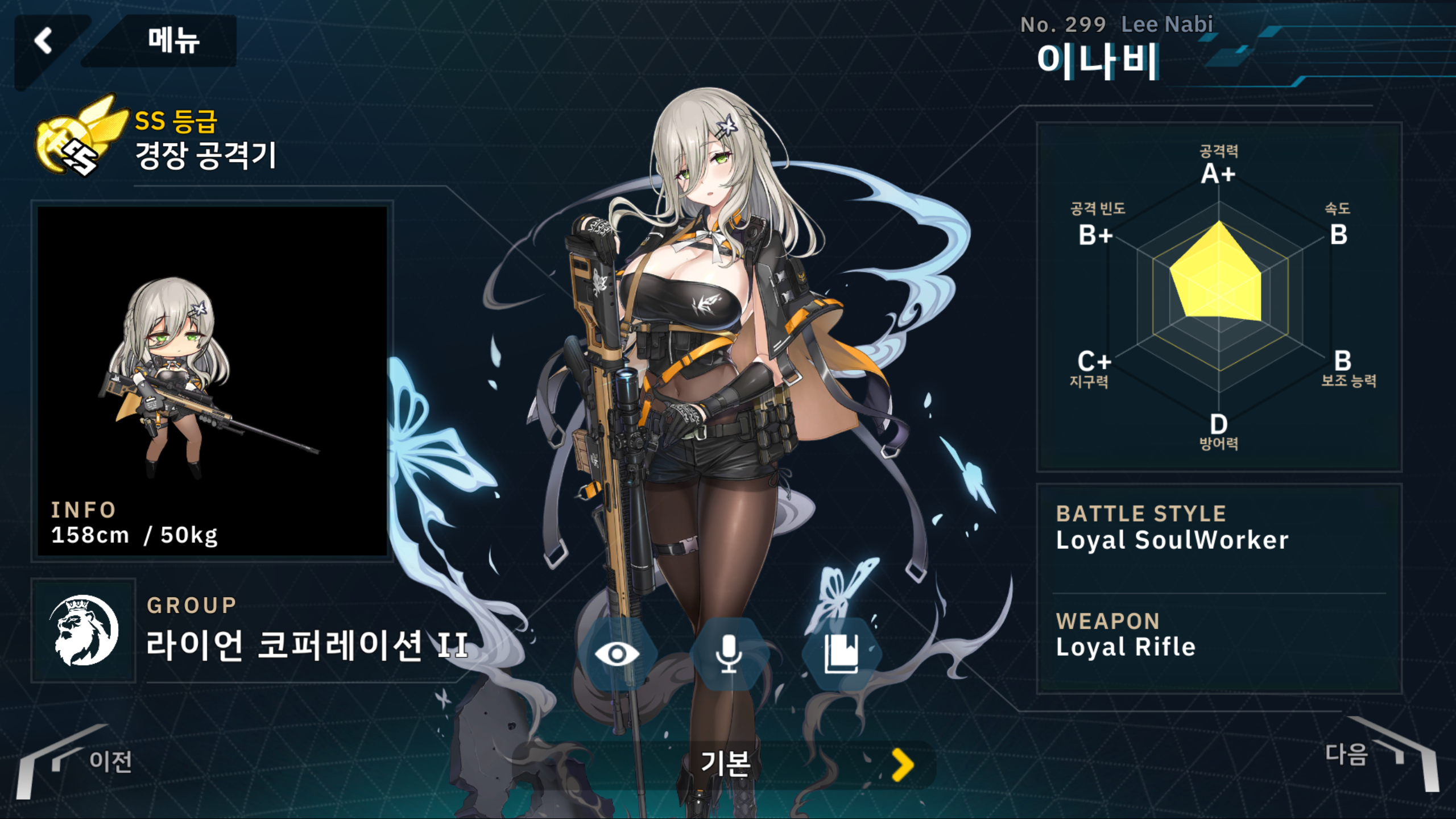Switch skin using the yellow arrow beside 기본

click(x=903, y=765)
